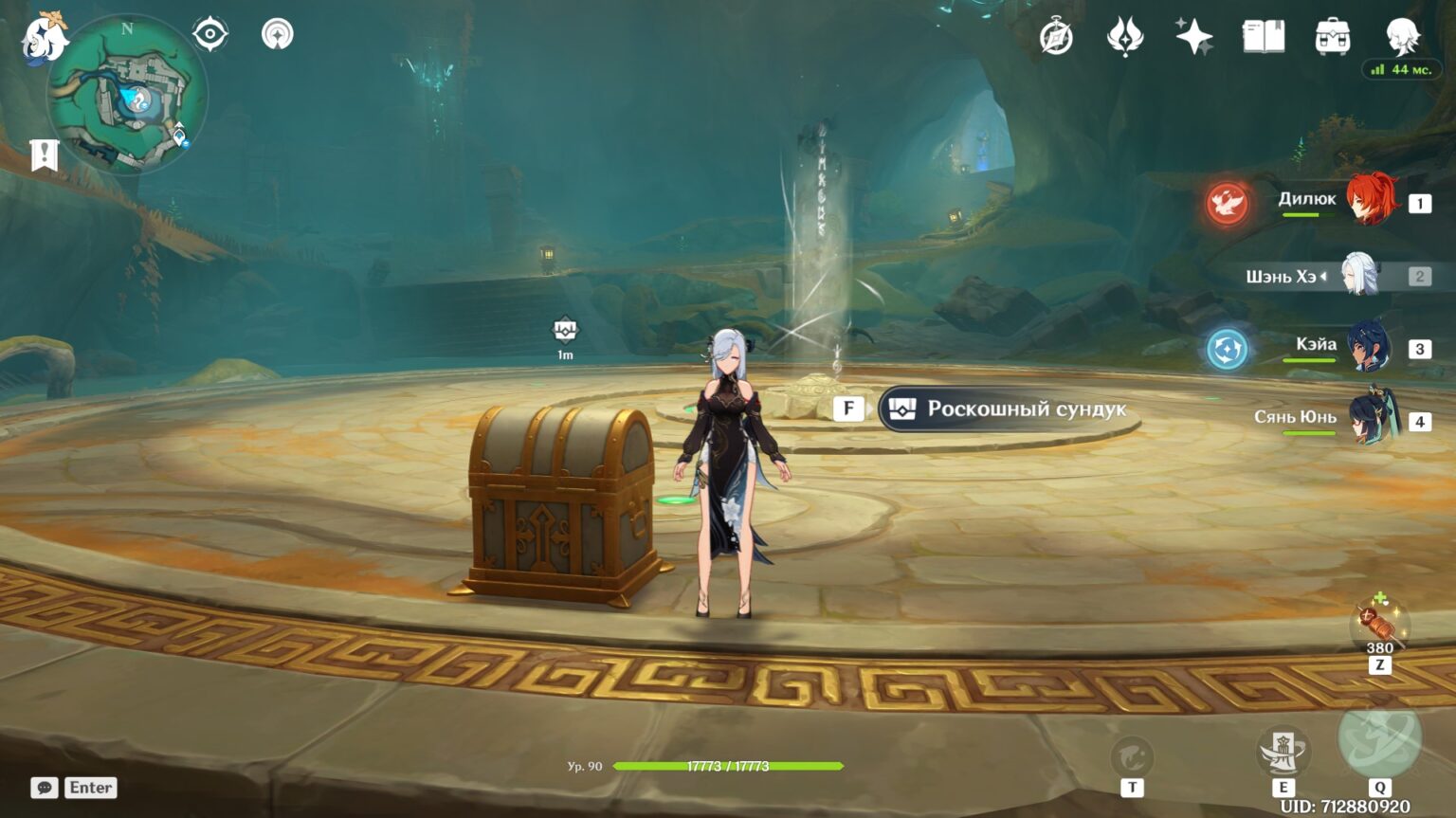Viewport: 1456px width, 818px height.
Task: Click the wings event icon
Action: point(1127,36)
